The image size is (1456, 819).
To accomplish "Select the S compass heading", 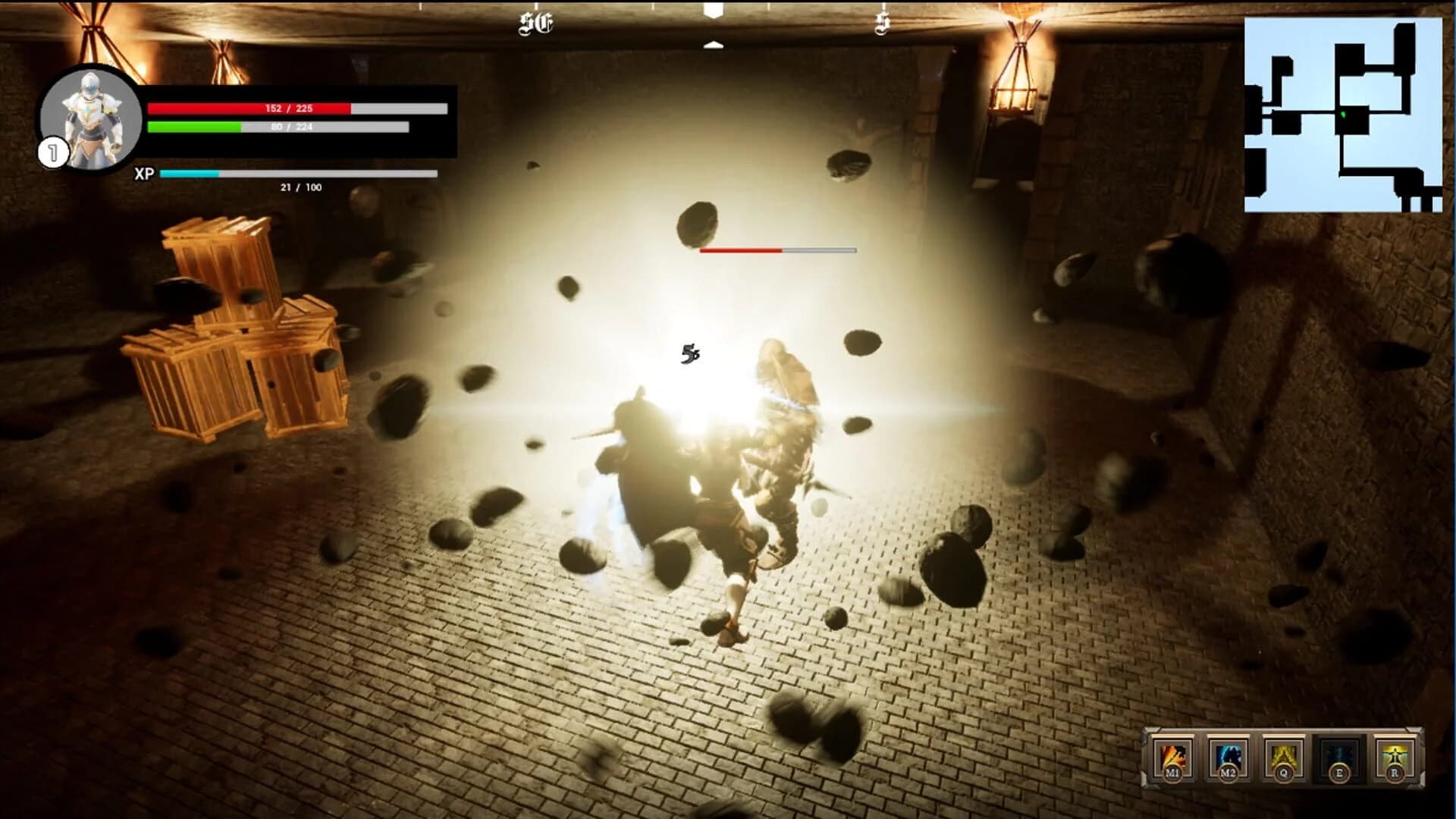I will [x=881, y=24].
